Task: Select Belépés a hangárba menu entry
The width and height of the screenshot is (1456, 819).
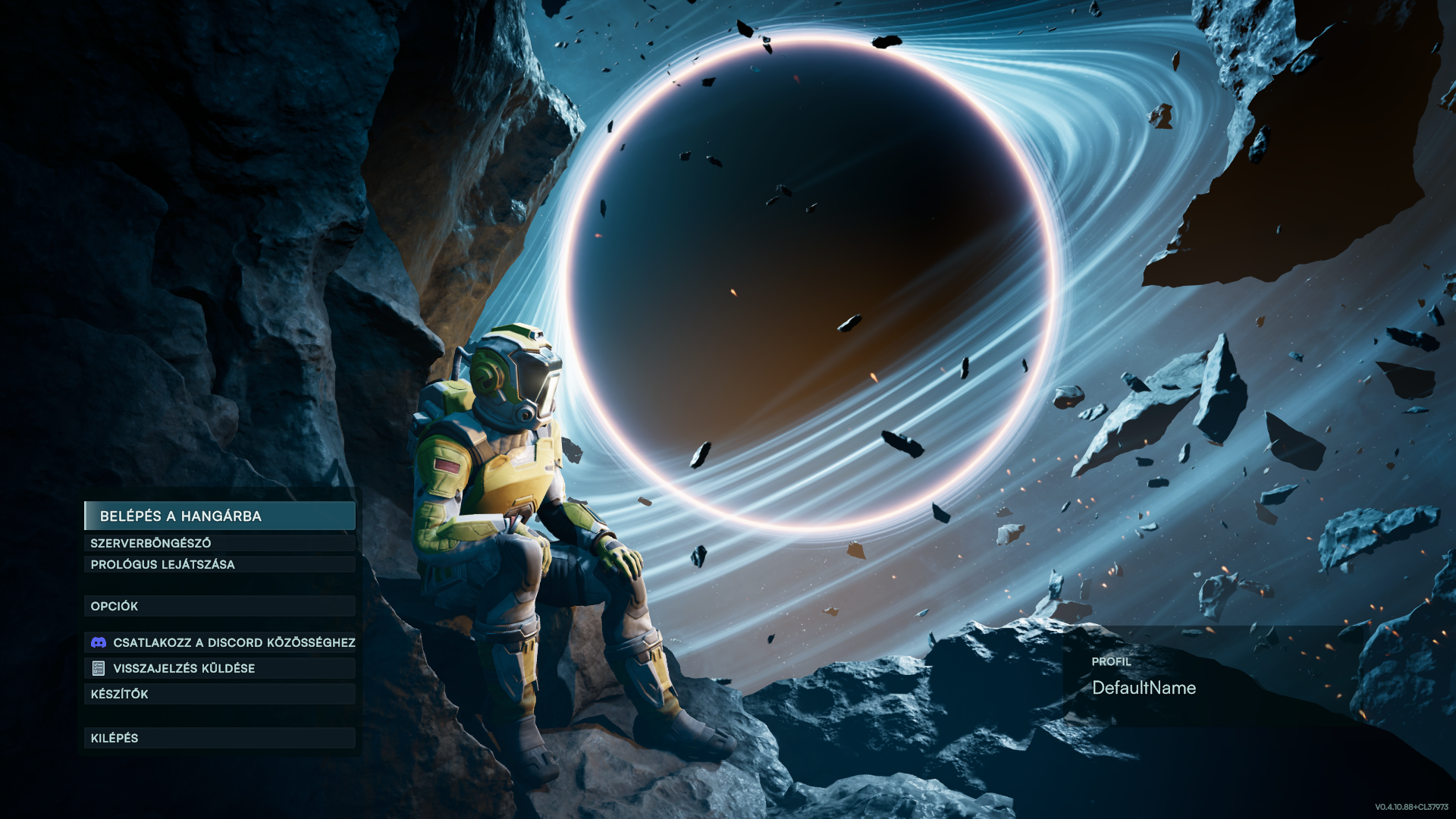Action: (219, 516)
